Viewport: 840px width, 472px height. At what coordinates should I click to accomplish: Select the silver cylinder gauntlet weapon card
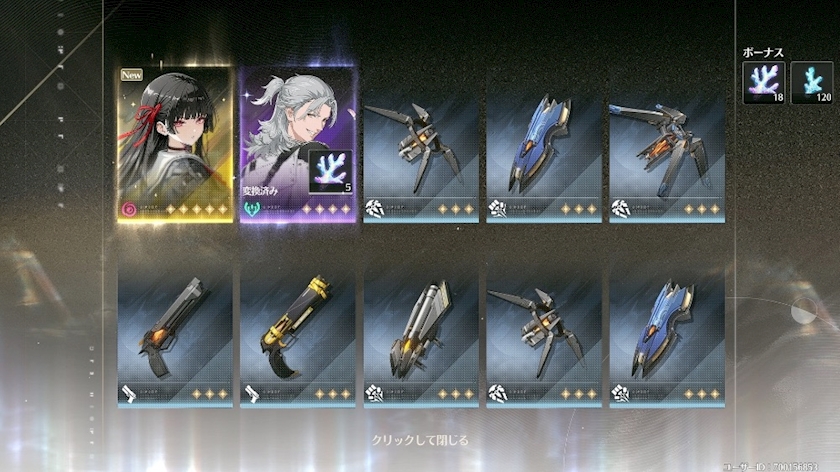(x=421, y=332)
